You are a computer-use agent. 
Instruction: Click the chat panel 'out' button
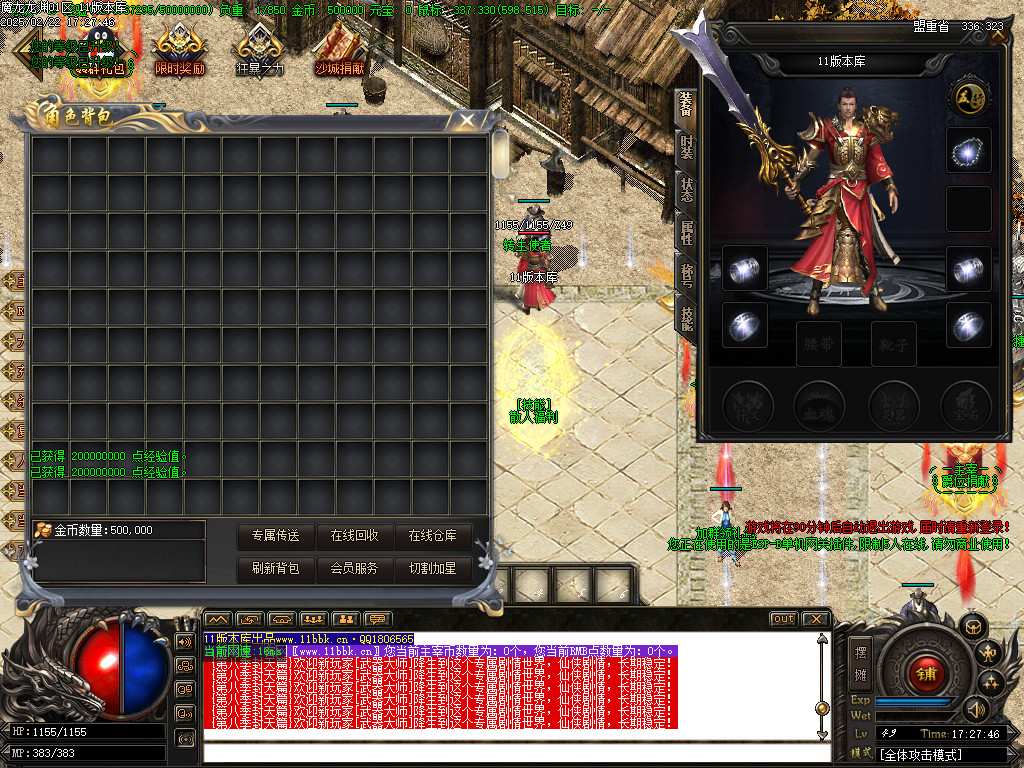point(783,619)
